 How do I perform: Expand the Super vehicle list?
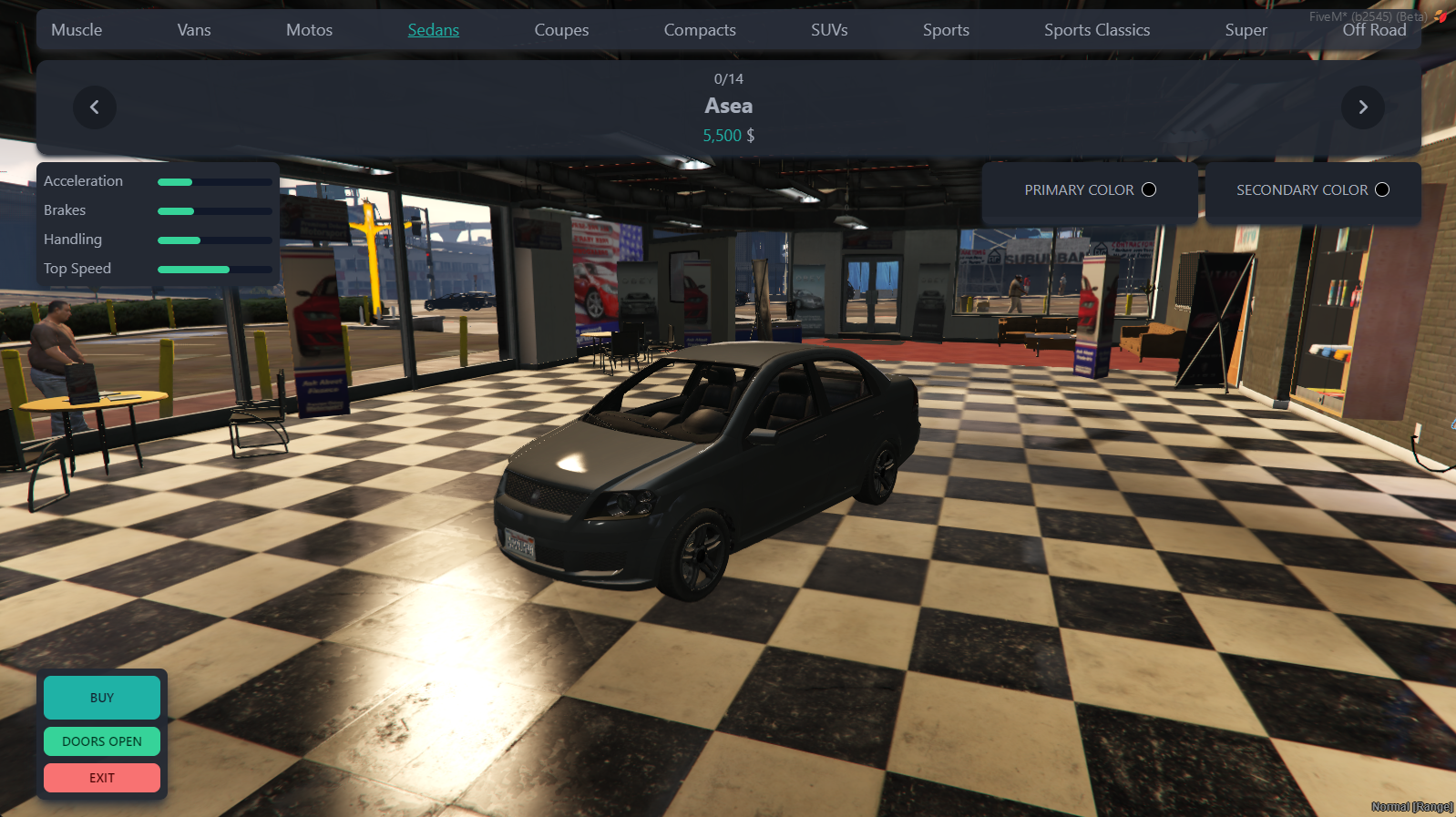pos(1246,29)
